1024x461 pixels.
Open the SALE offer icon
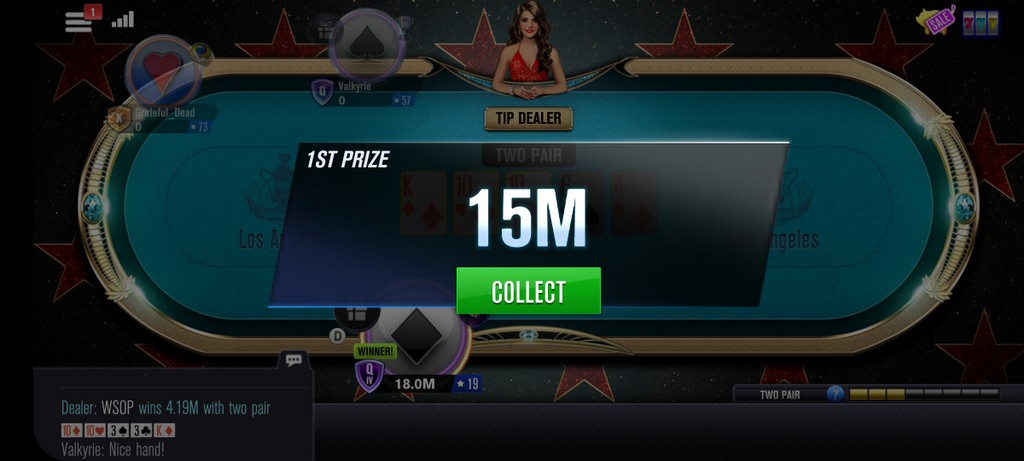[x=938, y=21]
